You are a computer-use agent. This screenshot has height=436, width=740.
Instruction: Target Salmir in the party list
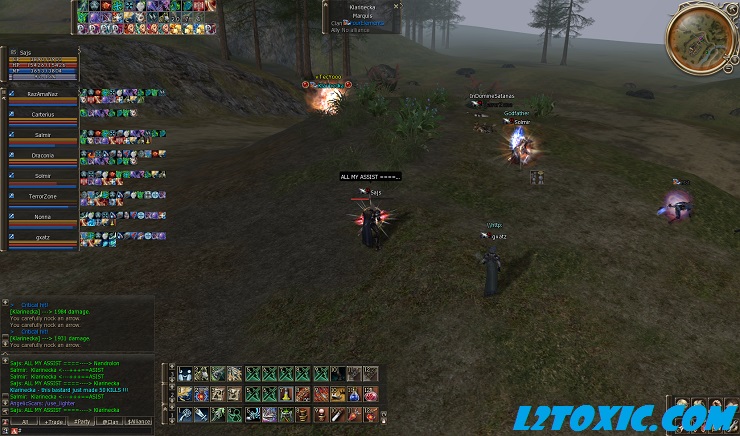pyautogui.click(x=42, y=134)
